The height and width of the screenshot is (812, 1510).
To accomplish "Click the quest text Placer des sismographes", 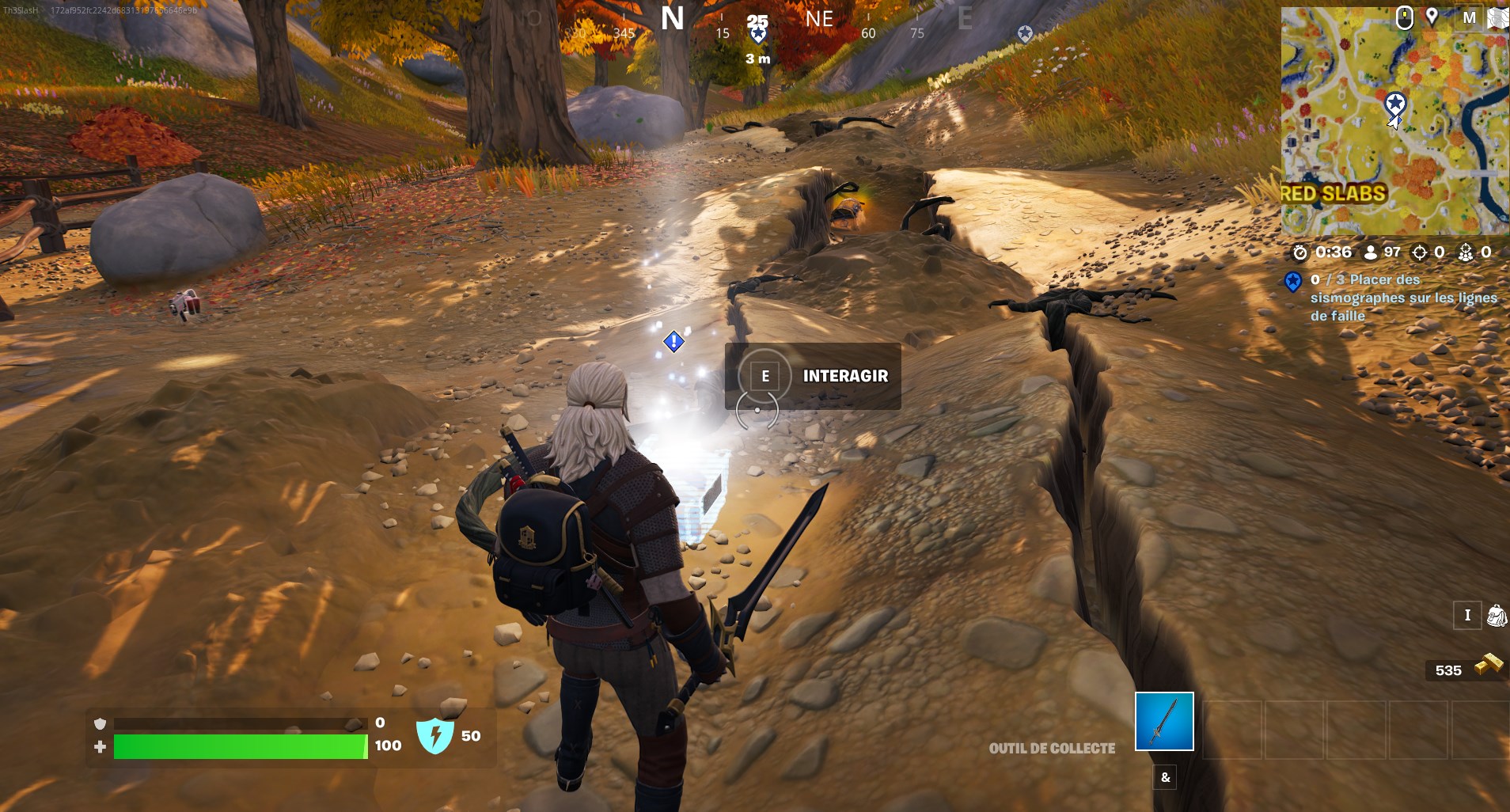I will click(x=1403, y=298).
